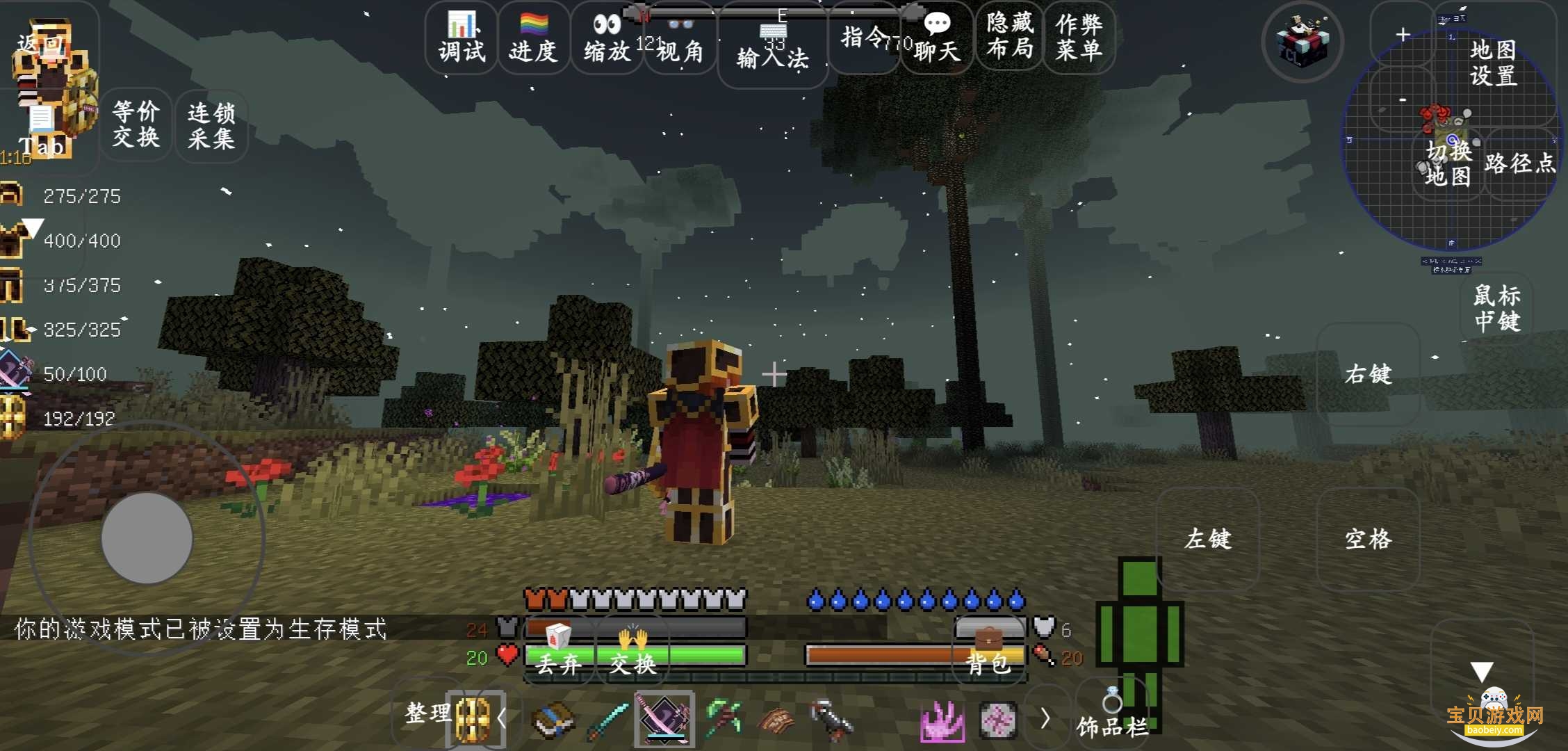Tap the 路径点 waypoints button
Image resolution: width=1568 pixels, height=751 pixels.
[1519, 164]
